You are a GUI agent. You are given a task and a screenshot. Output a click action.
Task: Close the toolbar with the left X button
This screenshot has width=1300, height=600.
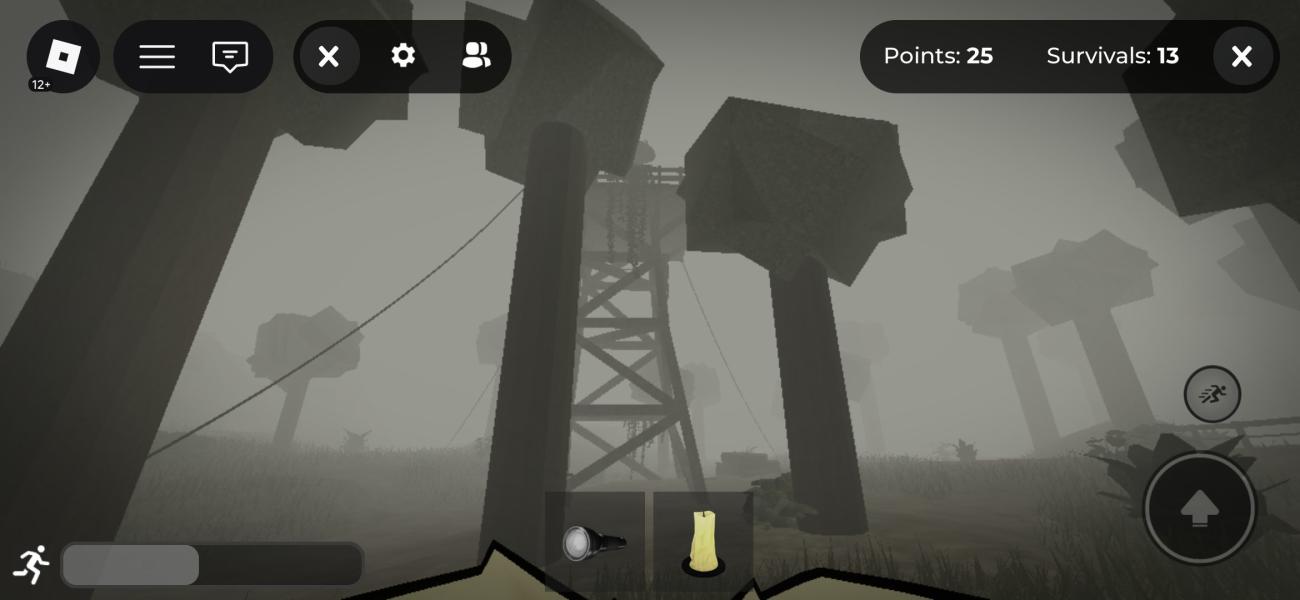click(x=329, y=57)
